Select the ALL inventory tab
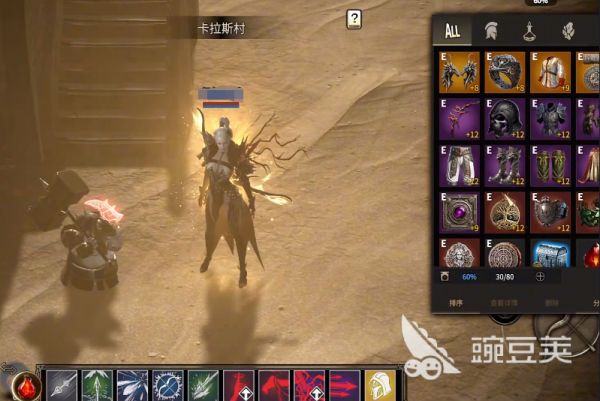 (x=452, y=30)
